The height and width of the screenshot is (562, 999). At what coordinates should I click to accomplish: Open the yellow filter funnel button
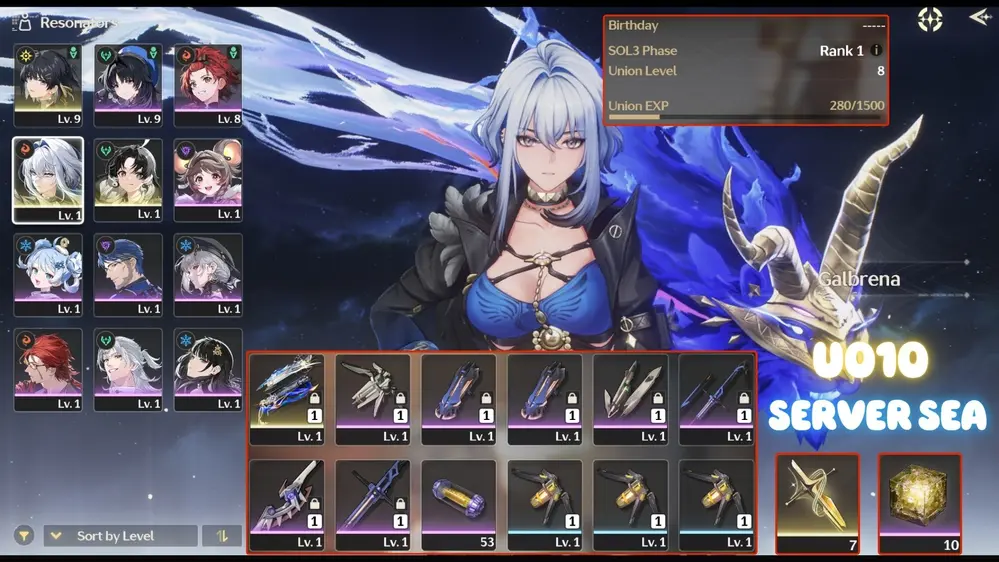(23, 536)
